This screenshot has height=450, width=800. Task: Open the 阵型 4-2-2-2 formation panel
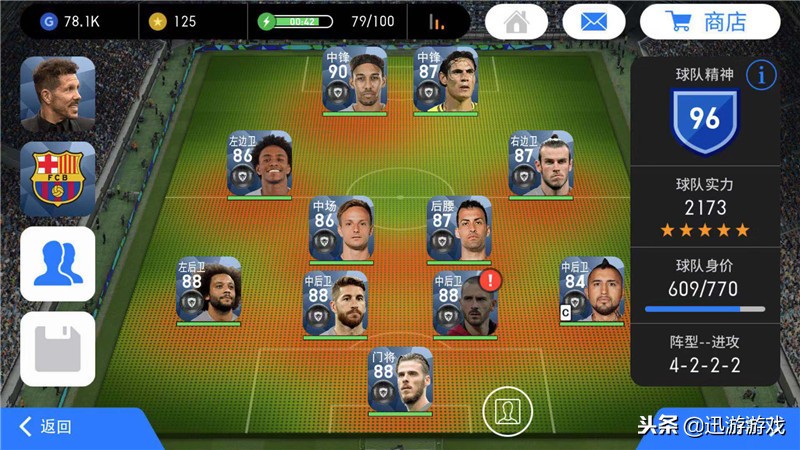coord(705,354)
